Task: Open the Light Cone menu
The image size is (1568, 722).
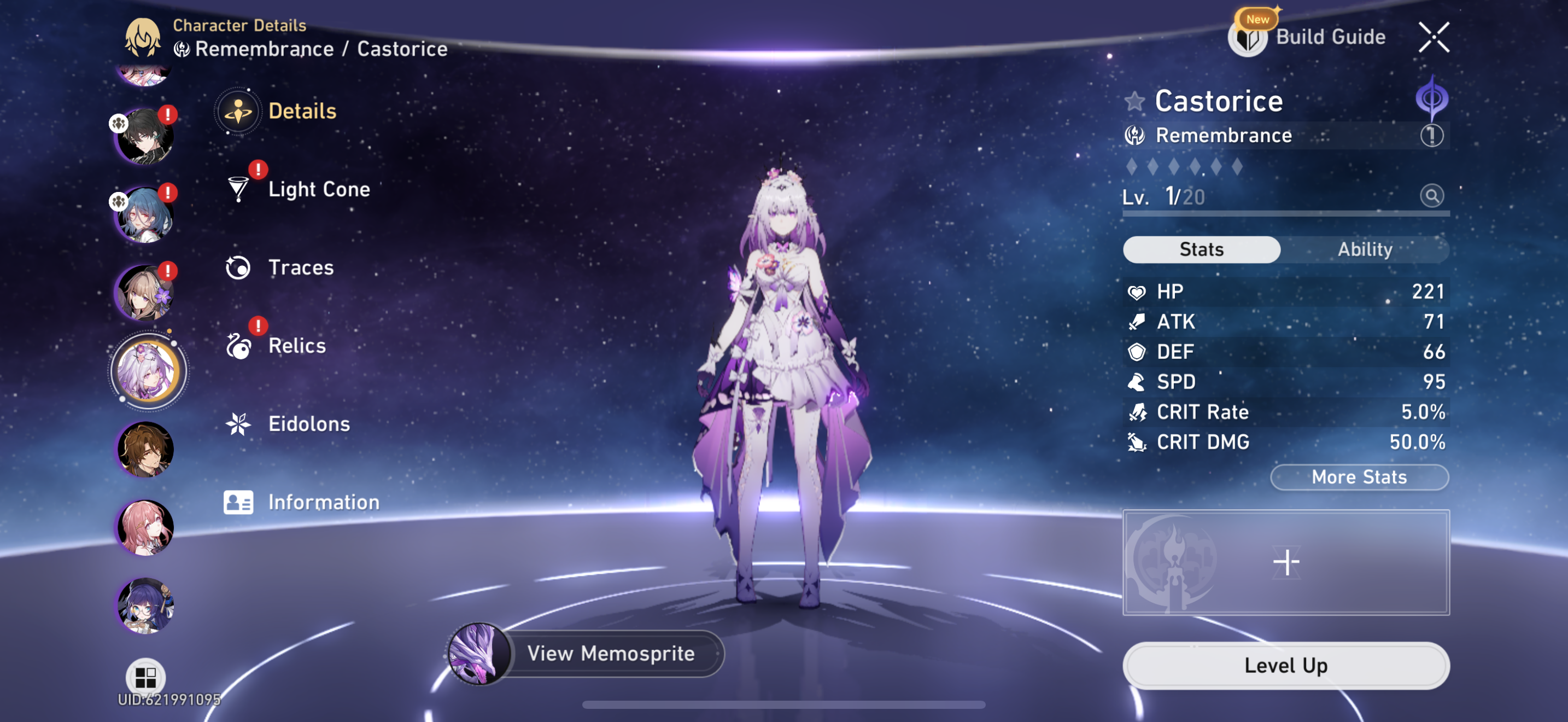Action: [x=318, y=189]
